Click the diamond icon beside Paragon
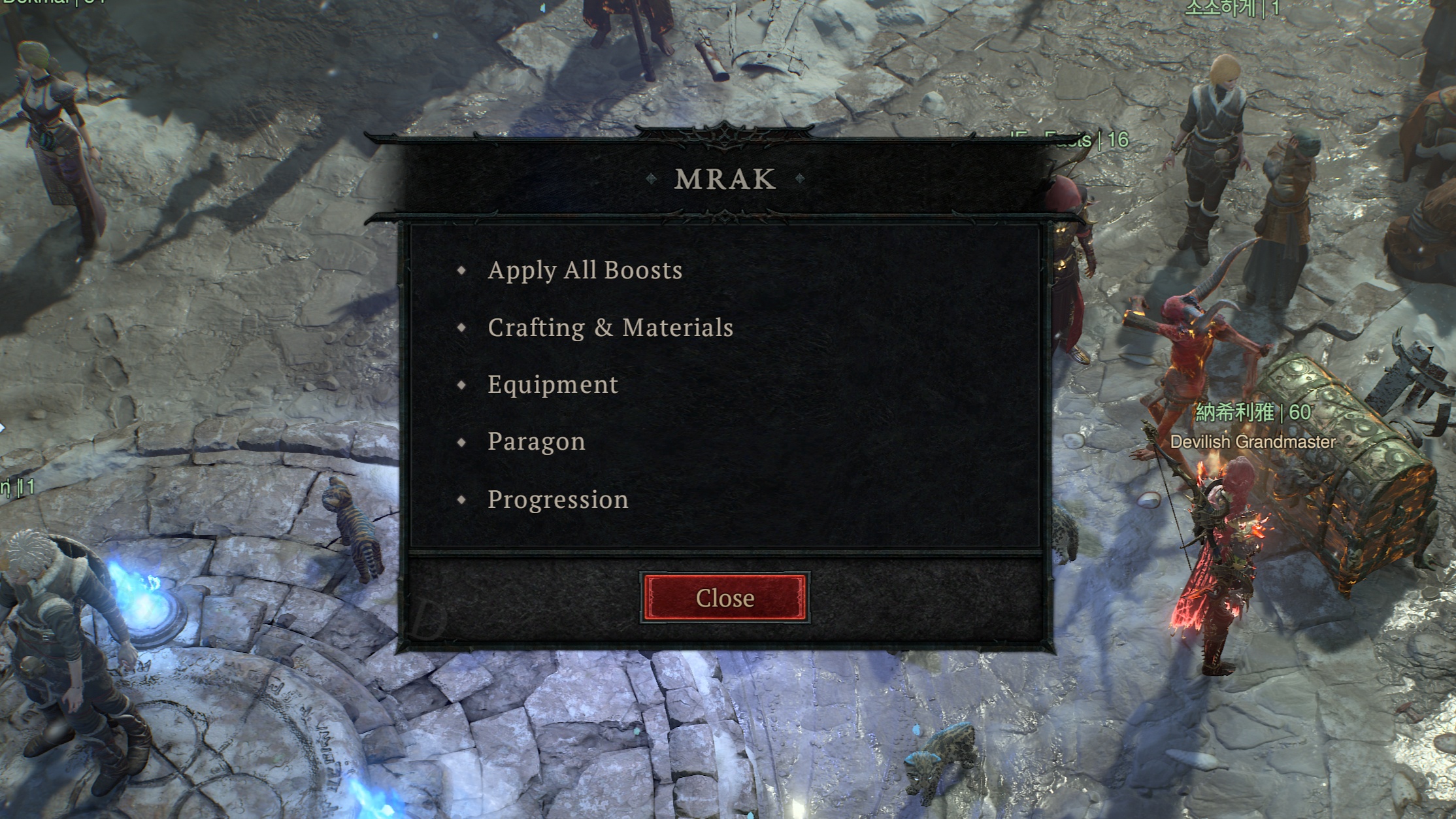The image size is (1456, 819). click(462, 442)
